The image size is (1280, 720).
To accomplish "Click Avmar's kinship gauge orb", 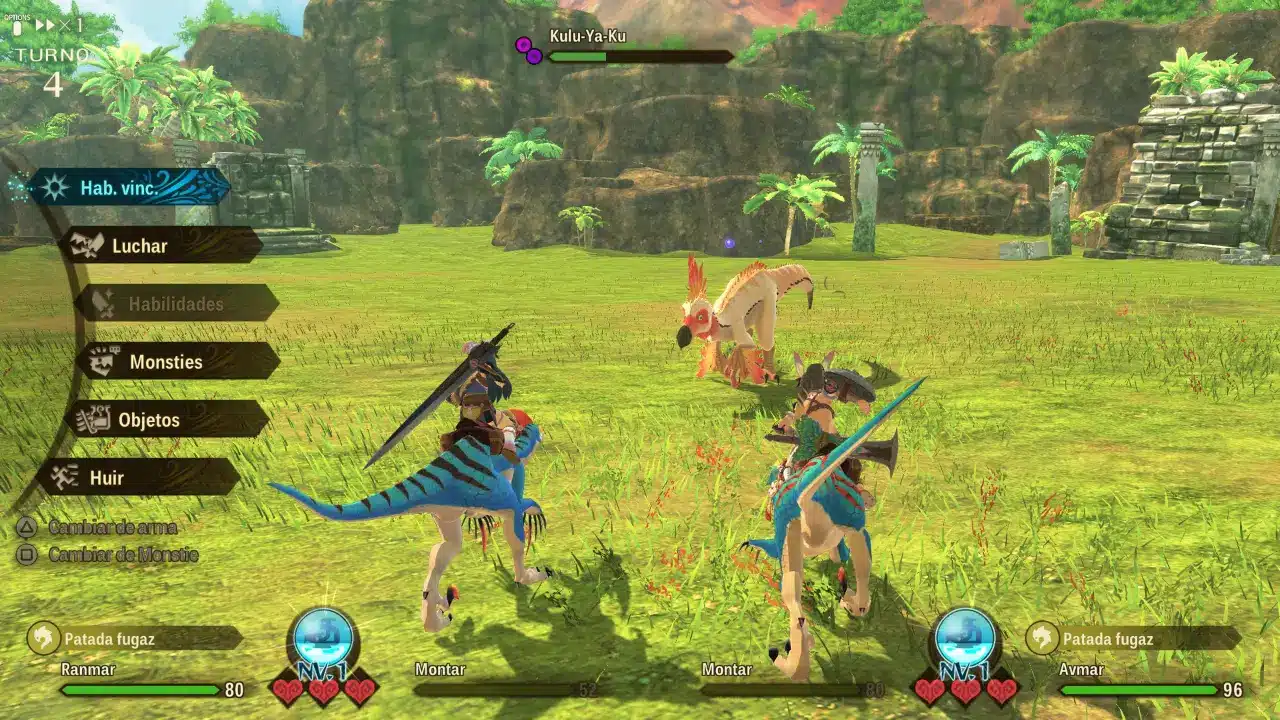I will pyautogui.click(x=965, y=636).
